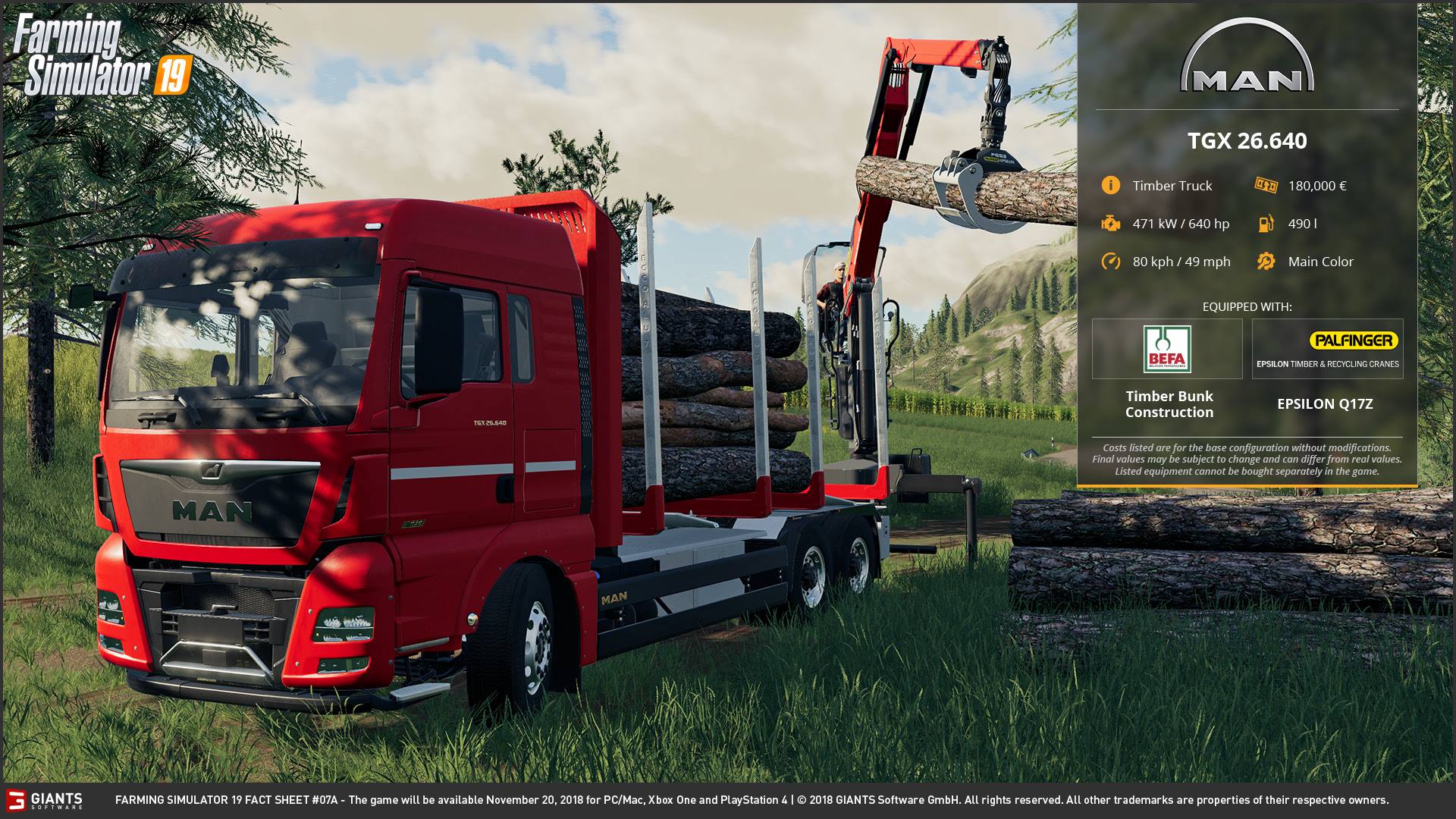Select the BEFA Timber Bunk equipment tile
1456x819 pixels.
(x=1167, y=349)
